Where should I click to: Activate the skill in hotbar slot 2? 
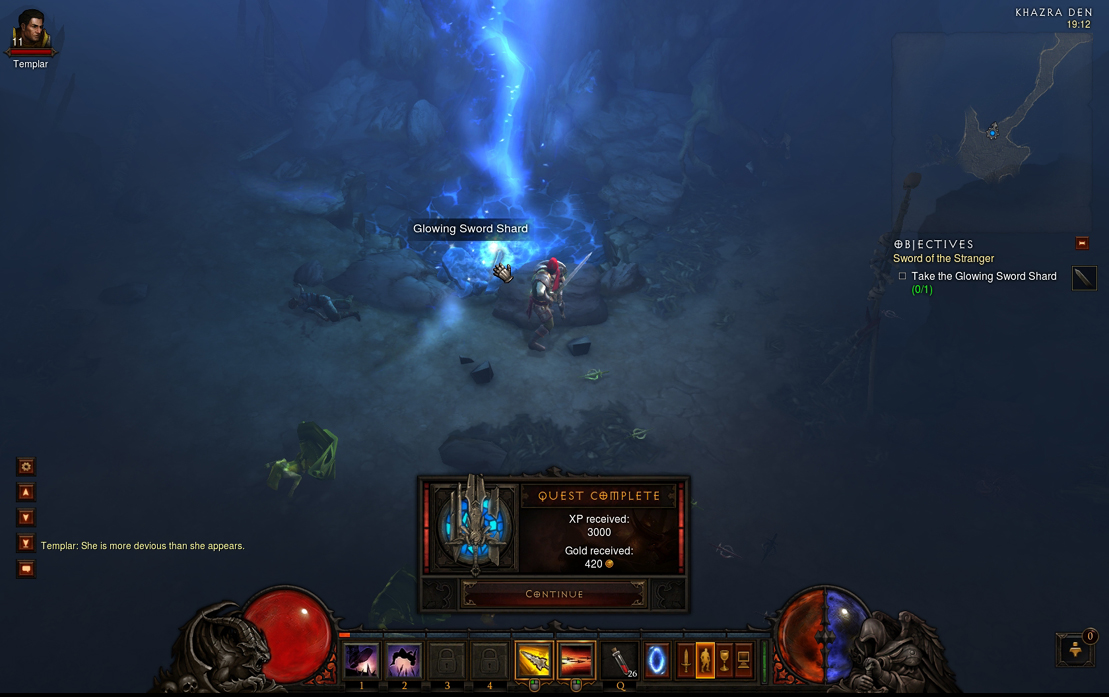[x=404, y=661]
